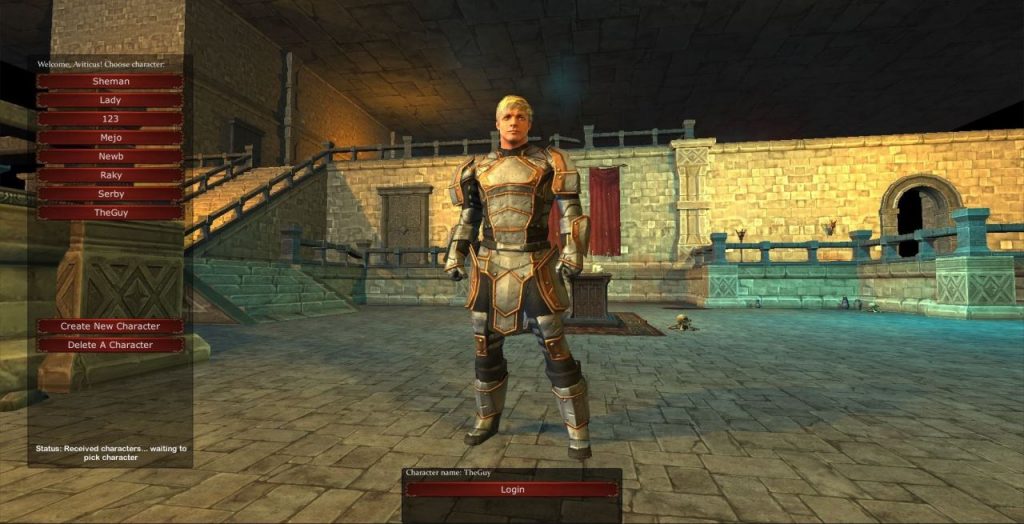Screen dimensions: 1024x524
Task: Open Delete A Character option
Action: (x=110, y=345)
